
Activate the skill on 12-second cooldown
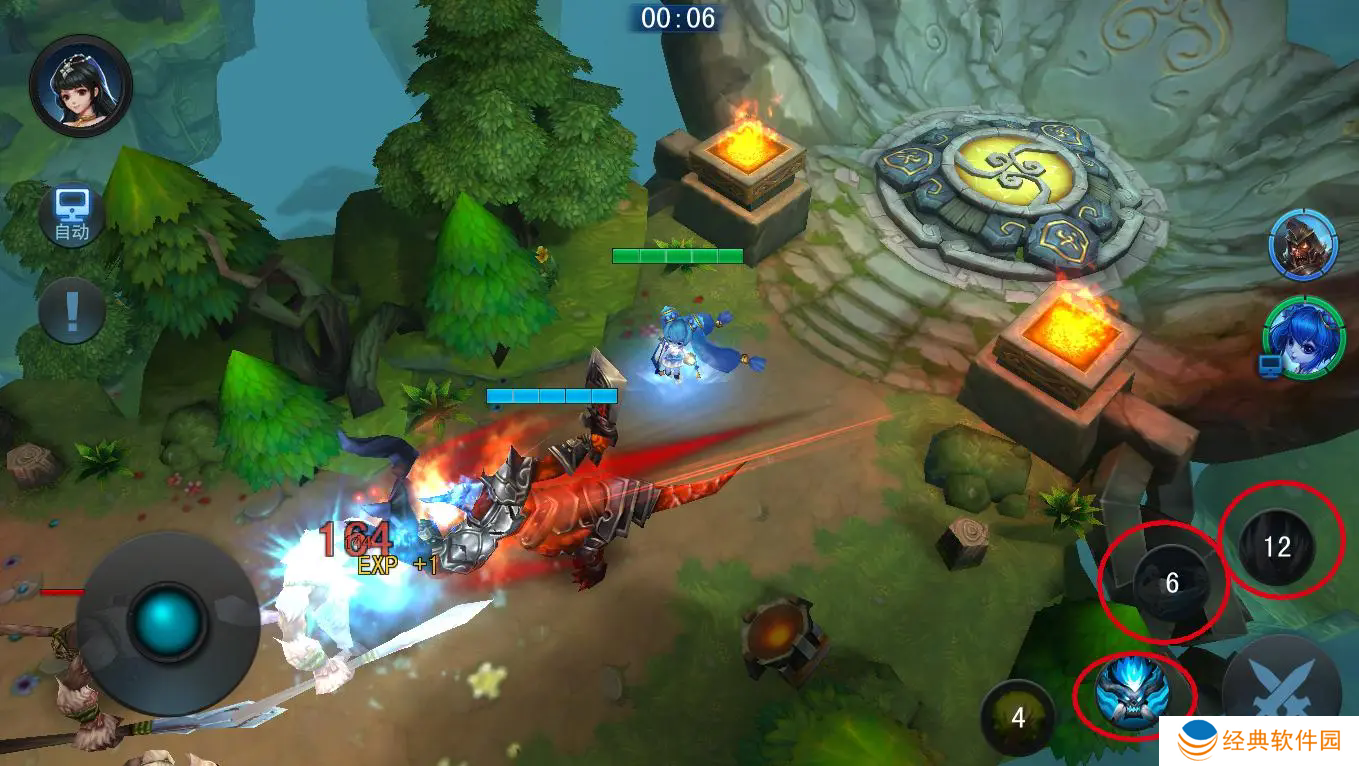point(1277,546)
